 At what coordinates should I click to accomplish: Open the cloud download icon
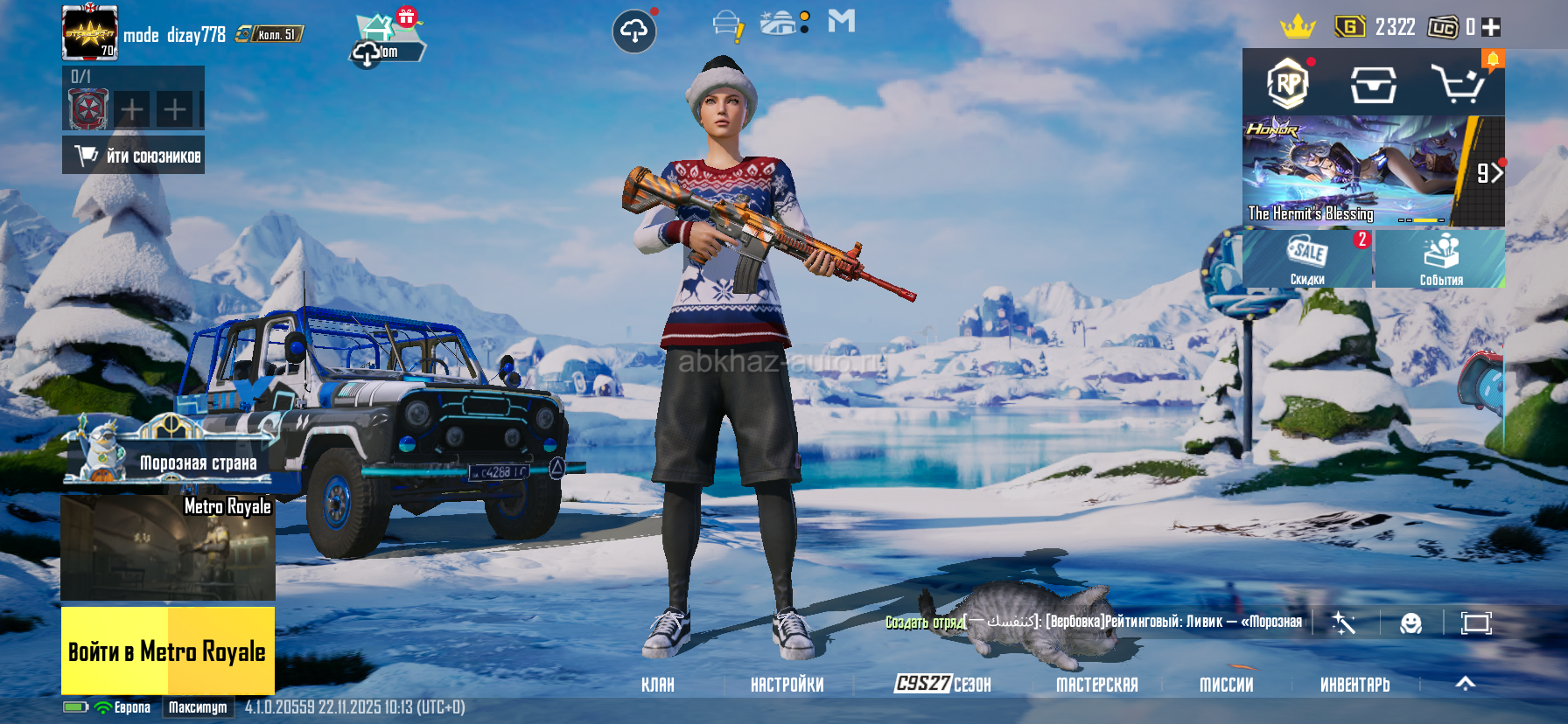[x=633, y=32]
